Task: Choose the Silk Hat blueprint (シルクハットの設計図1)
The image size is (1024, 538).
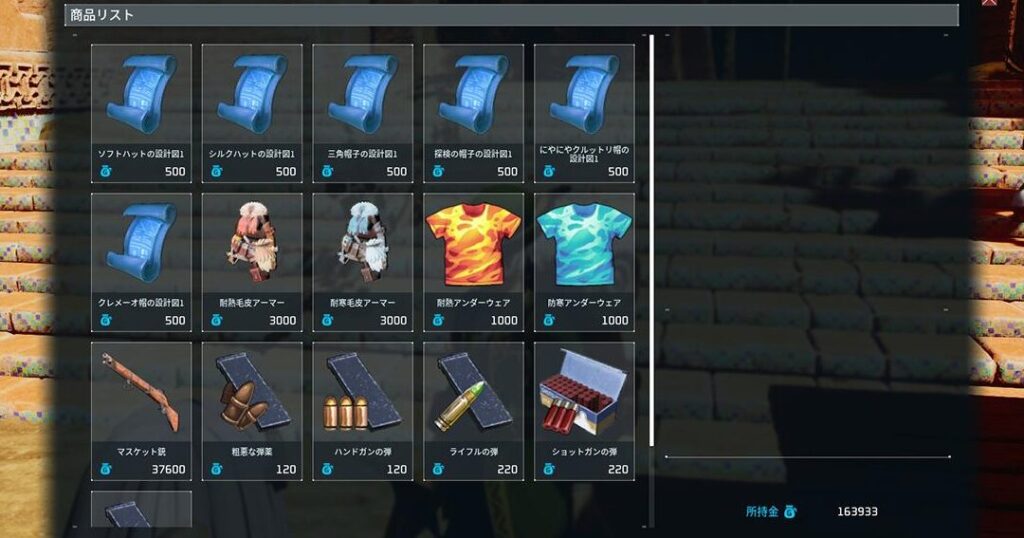Action: click(252, 113)
